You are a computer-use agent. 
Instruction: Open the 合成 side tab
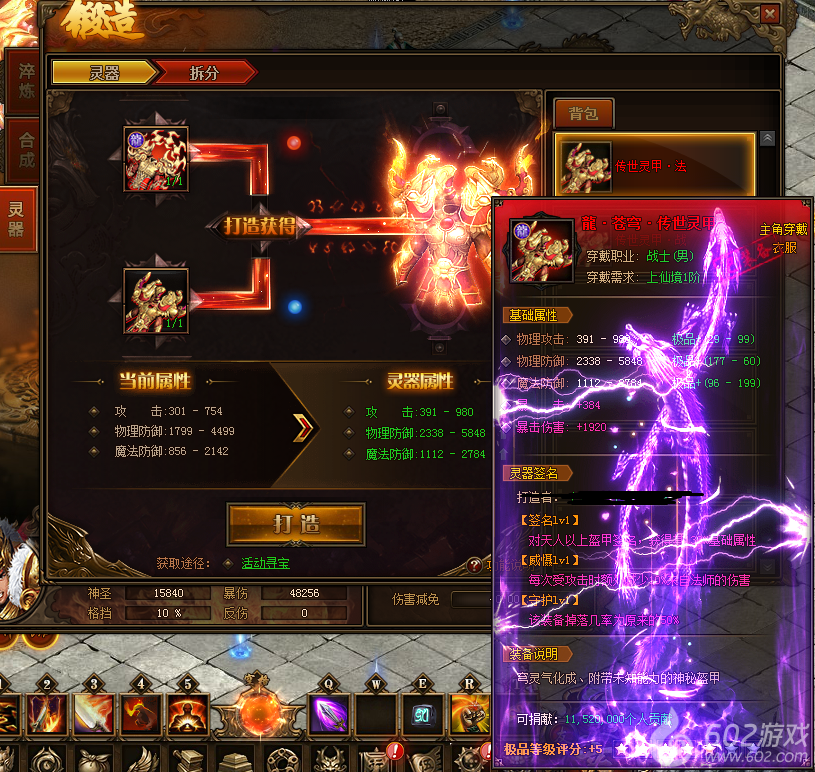(x=21, y=150)
